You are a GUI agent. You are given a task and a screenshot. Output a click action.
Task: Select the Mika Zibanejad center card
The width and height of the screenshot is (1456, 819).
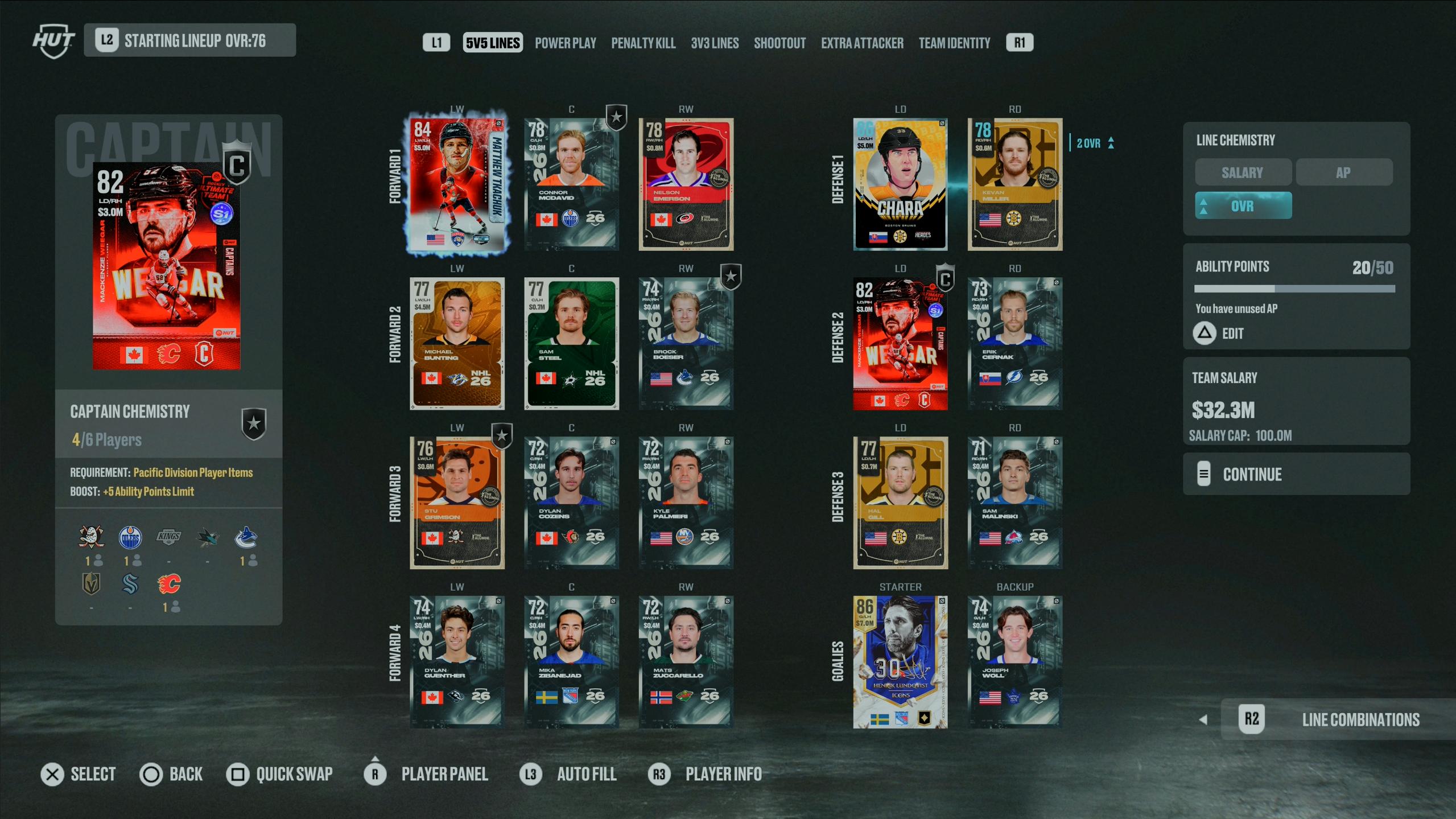pyautogui.click(x=571, y=661)
